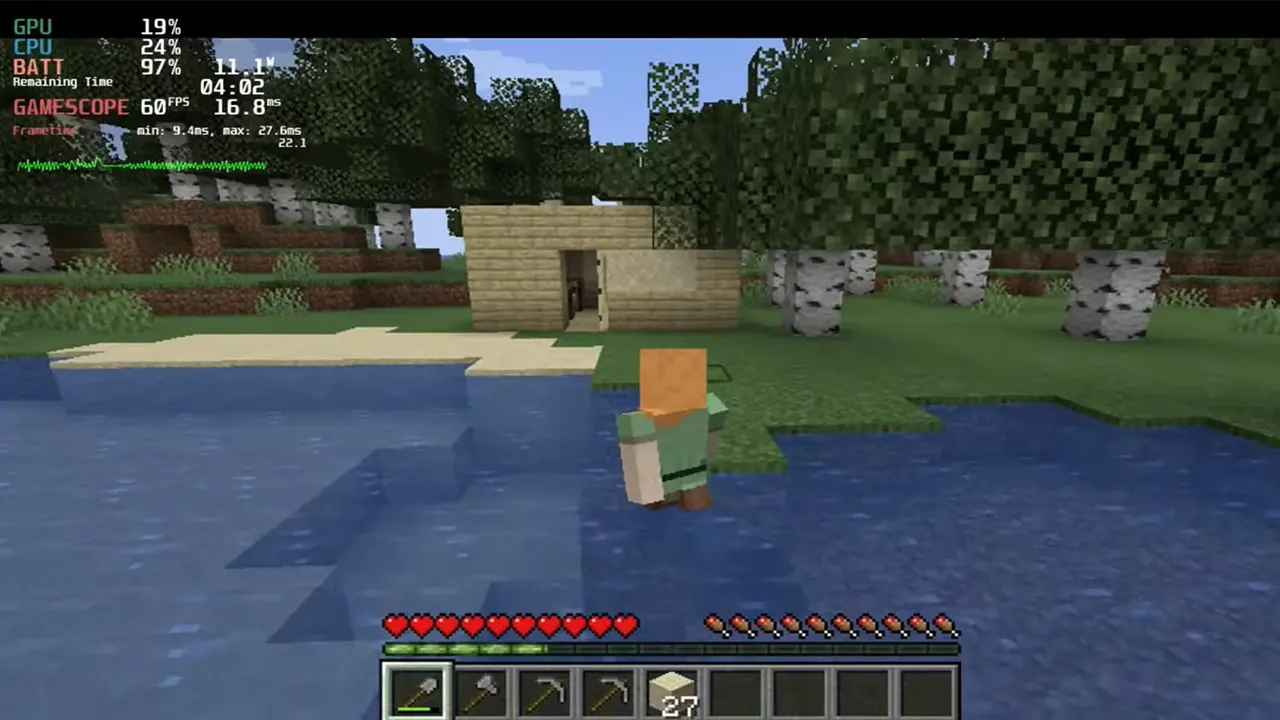Click the frametime graph waveform

tap(140, 164)
